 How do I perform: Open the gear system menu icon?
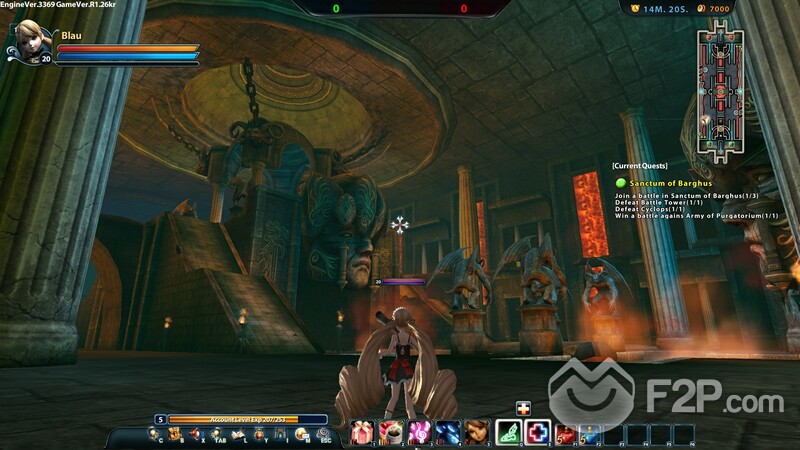[x=324, y=434]
